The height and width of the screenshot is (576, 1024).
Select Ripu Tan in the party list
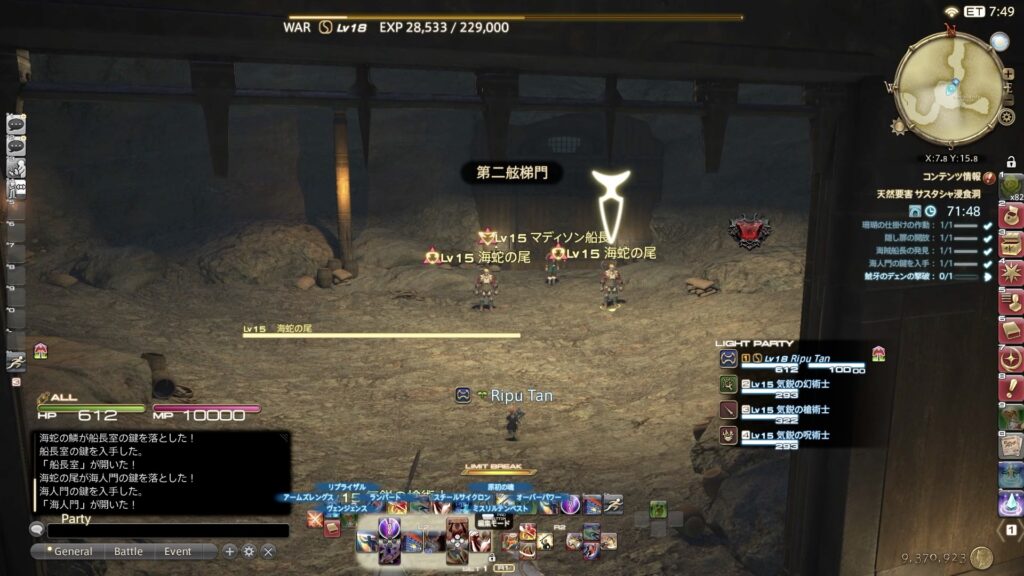click(790, 358)
